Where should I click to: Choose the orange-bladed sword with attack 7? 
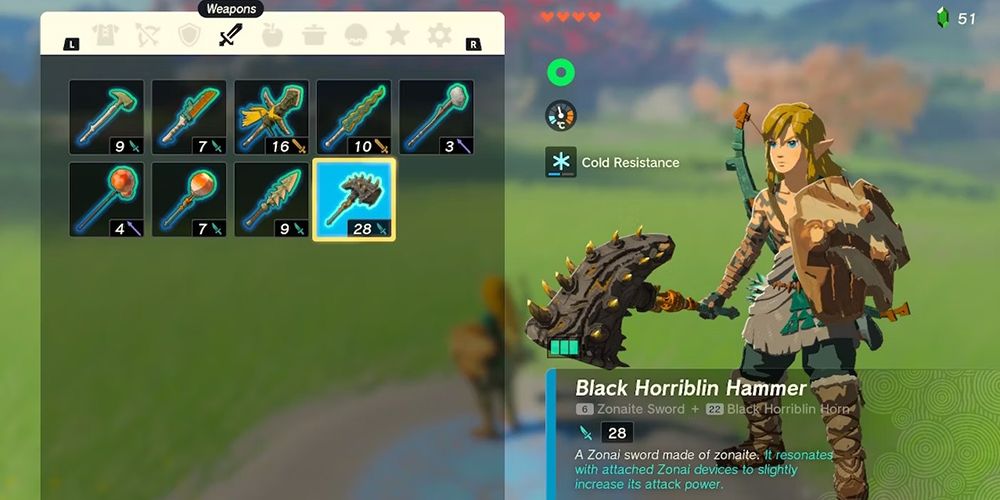(x=189, y=118)
